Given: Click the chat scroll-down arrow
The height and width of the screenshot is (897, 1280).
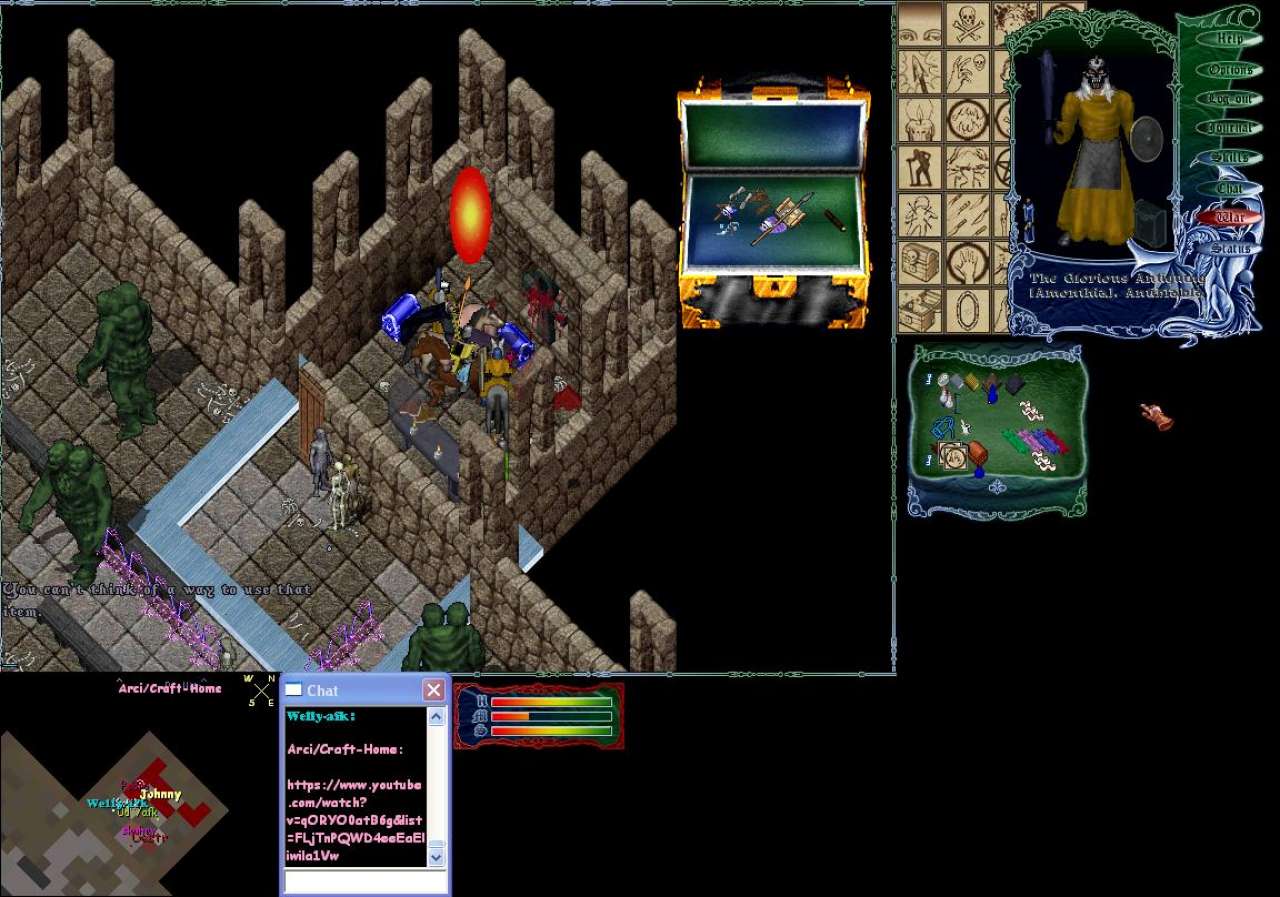Looking at the screenshot, I should point(436,857).
